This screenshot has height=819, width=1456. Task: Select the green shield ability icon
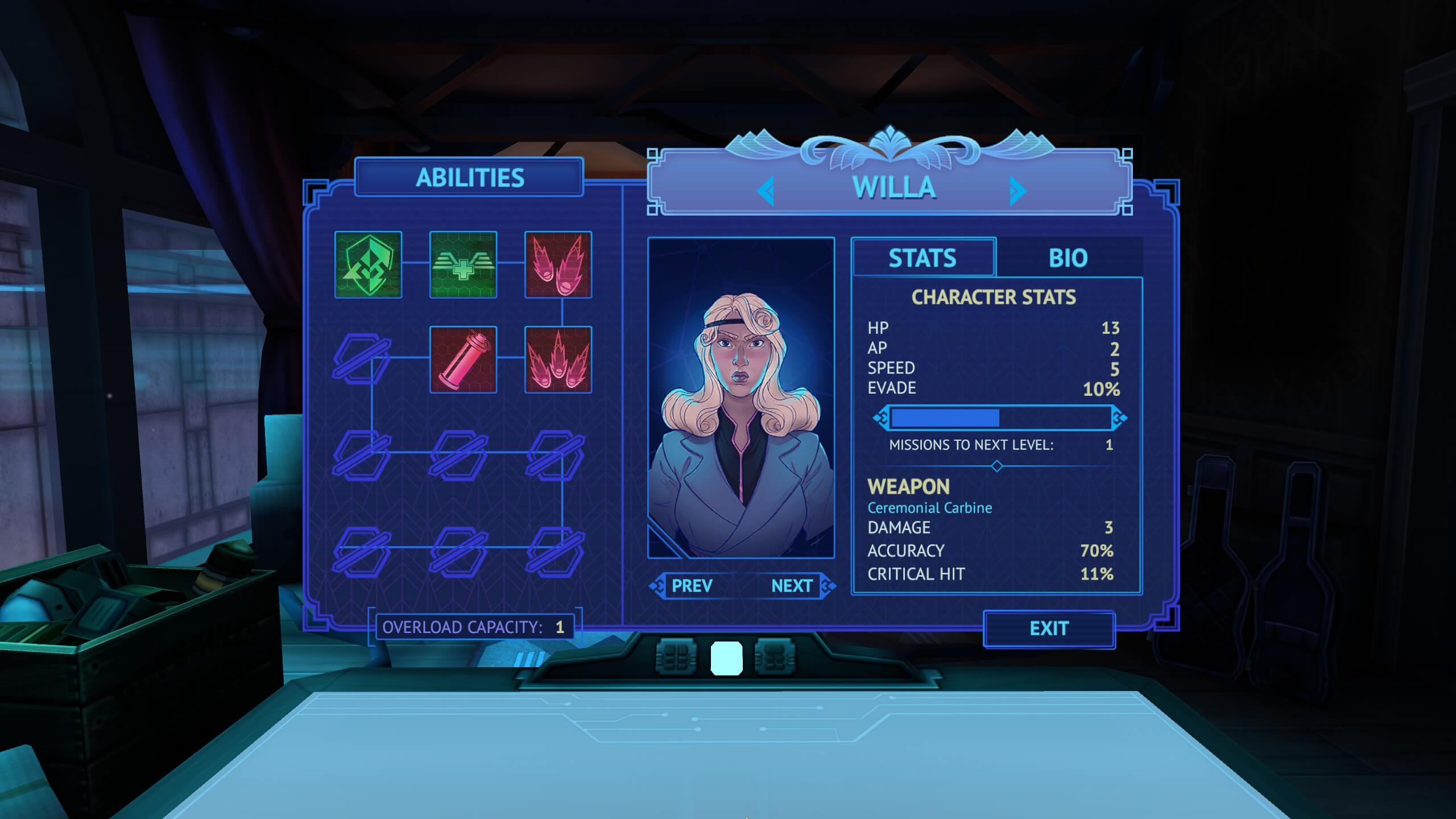368,265
